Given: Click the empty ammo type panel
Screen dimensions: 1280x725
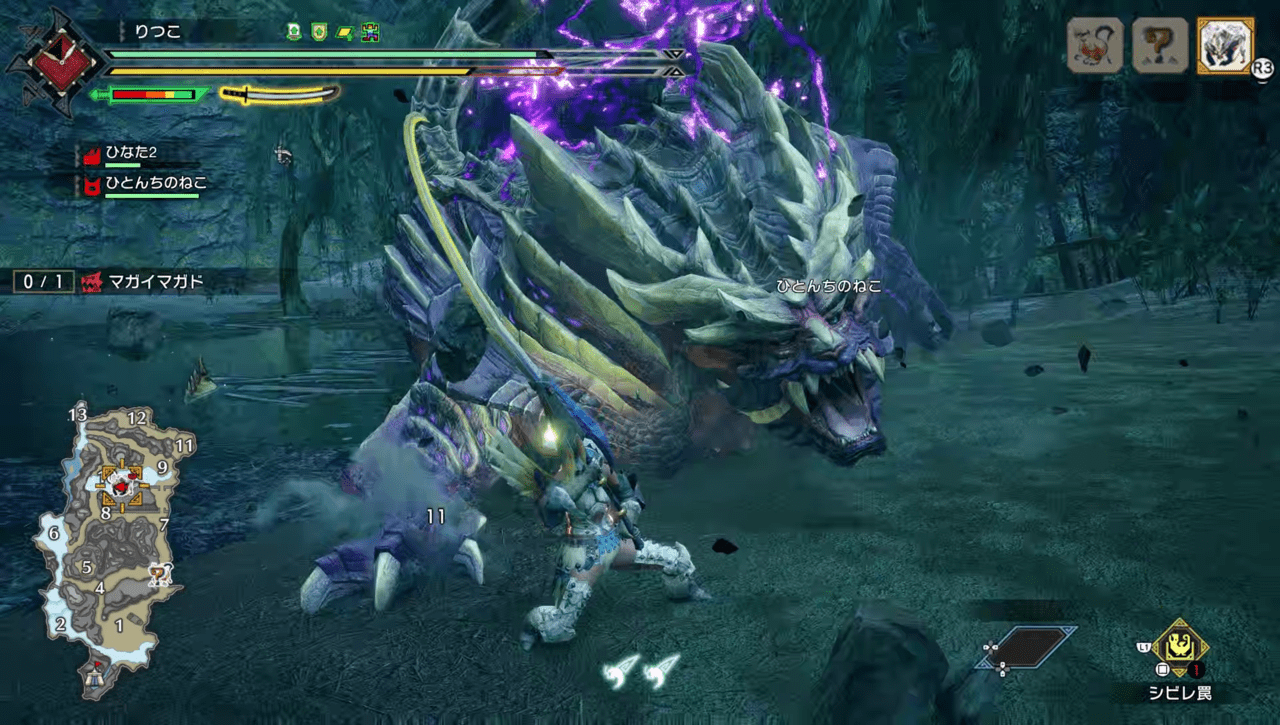Looking at the screenshot, I should 1027,646.
